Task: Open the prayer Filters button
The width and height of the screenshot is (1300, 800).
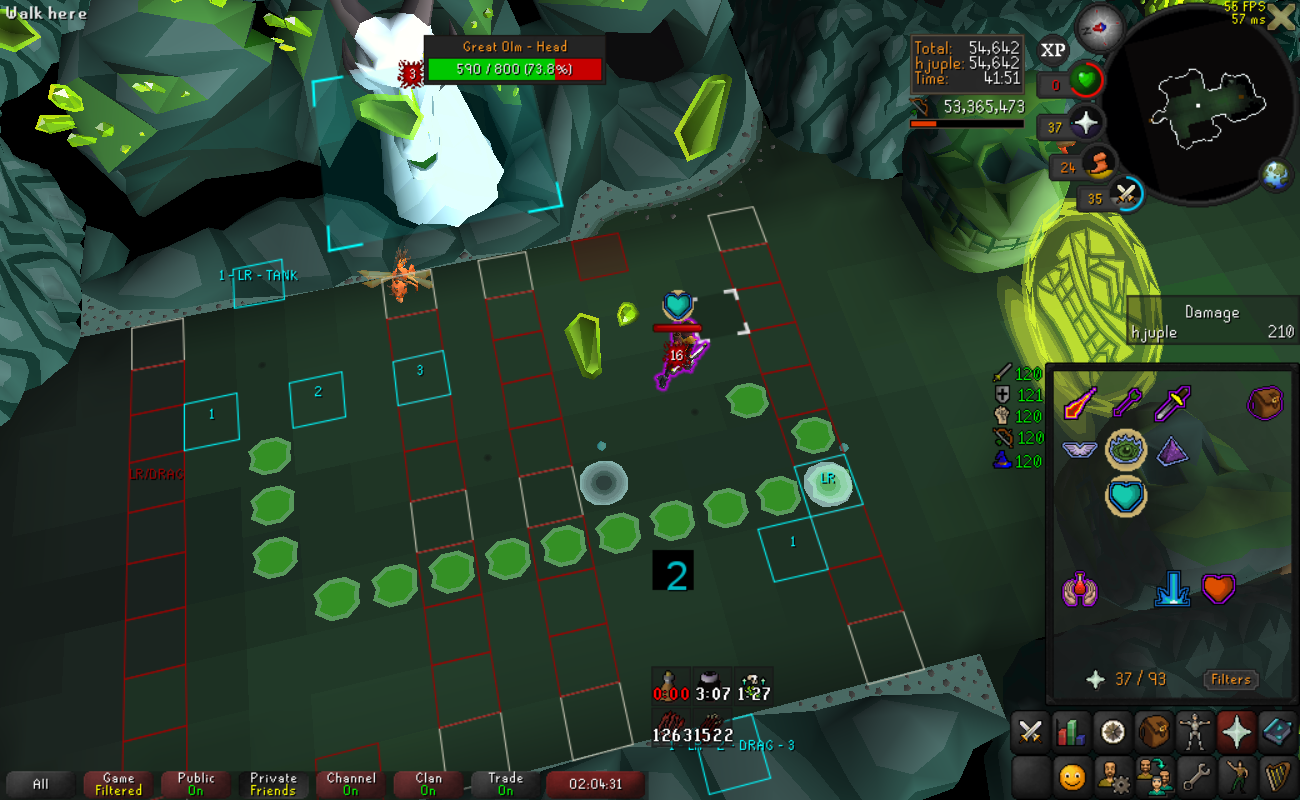Action: (x=1230, y=680)
